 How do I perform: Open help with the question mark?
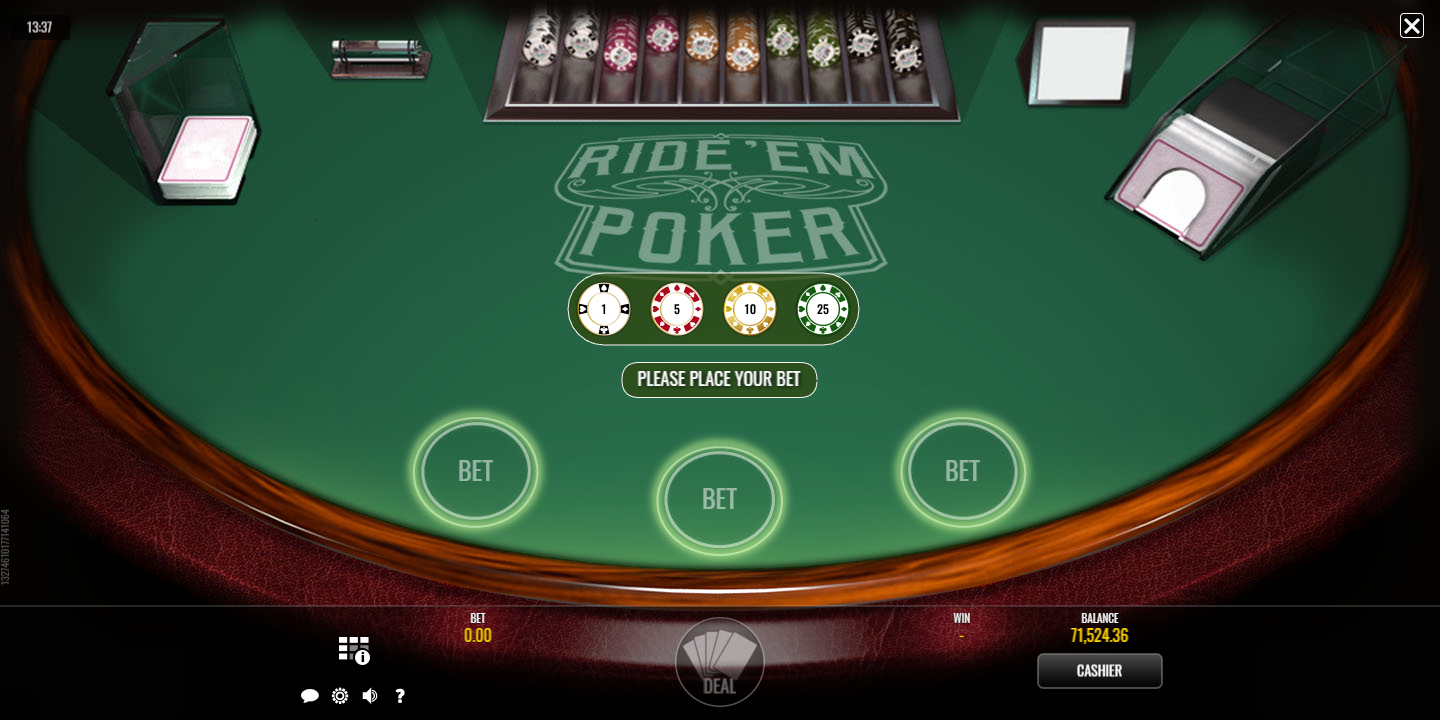point(400,696)
